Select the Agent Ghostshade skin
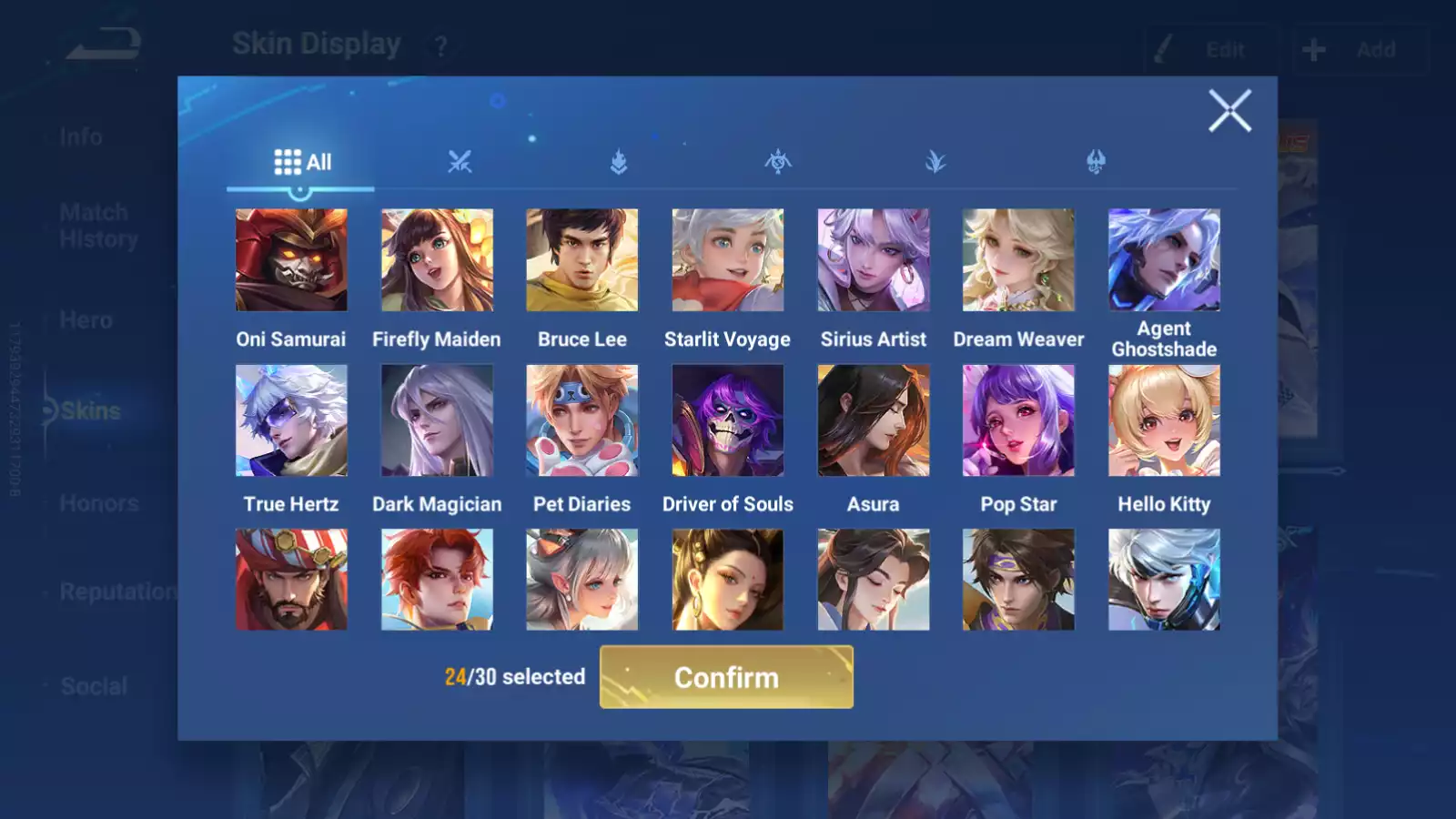1456x819 pixels. pos(1164,260)
